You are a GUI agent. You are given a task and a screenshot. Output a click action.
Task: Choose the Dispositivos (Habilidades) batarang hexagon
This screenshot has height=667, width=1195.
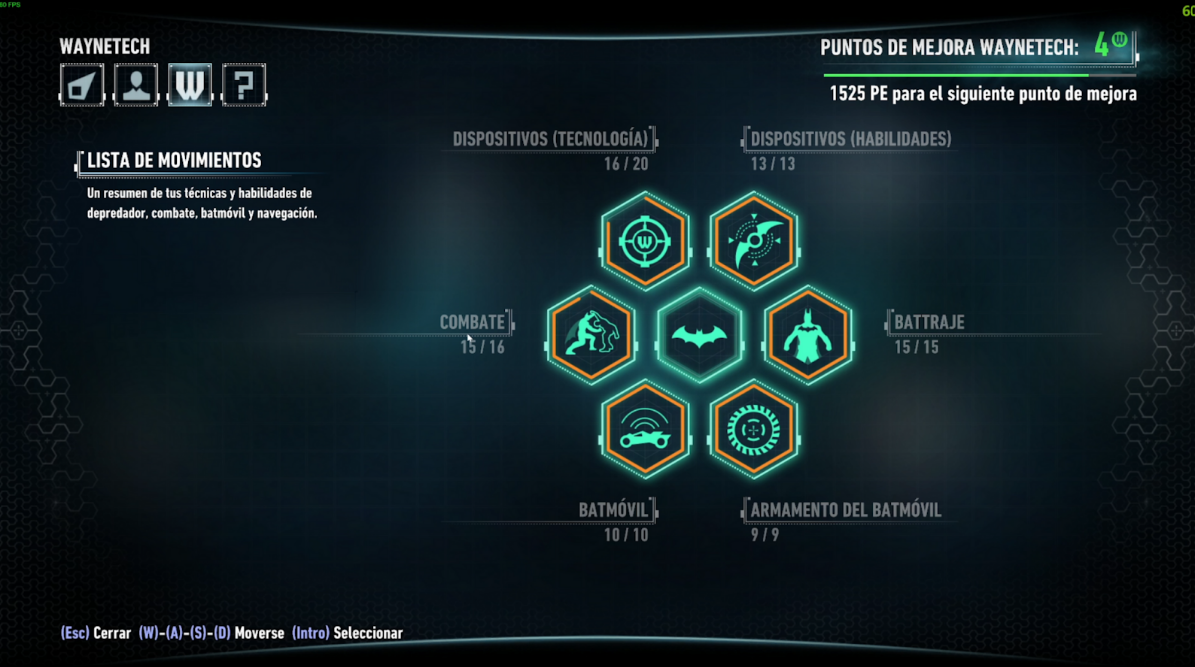[x=754, y=241]
